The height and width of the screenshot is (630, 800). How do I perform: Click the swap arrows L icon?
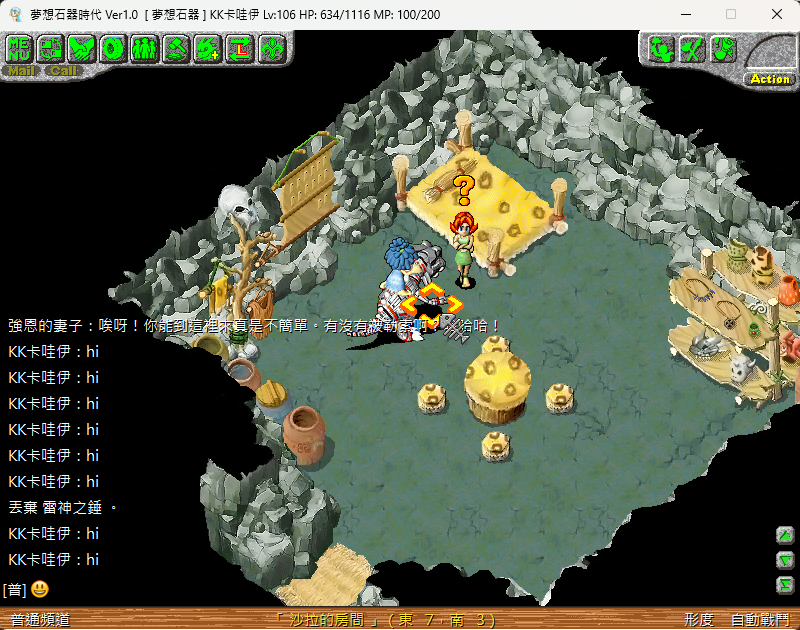[240, 47]
